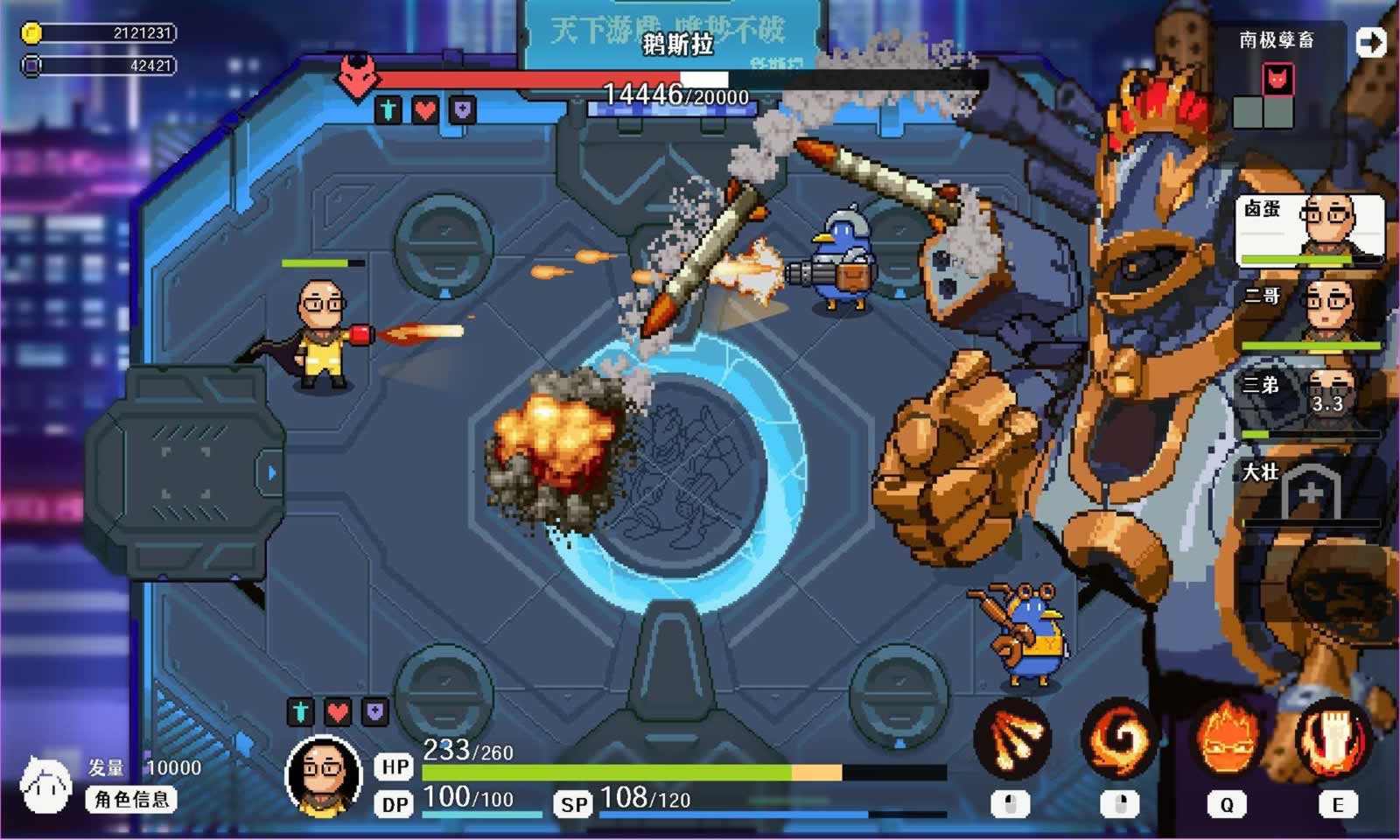Use the fire swirl skill icon
The image size is (1400, 840).
(1119, 739)
